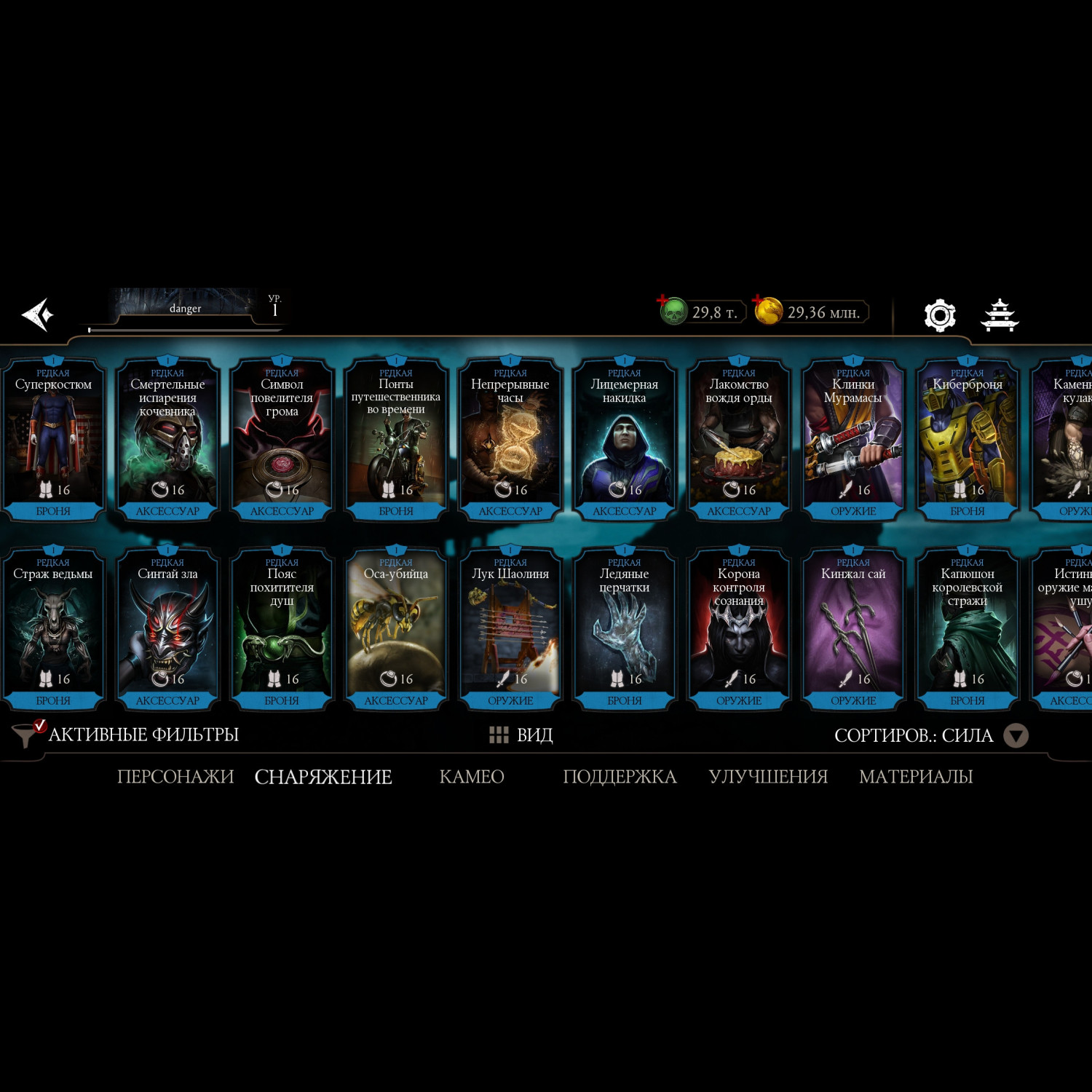Image resolution: width=1092 pixels, height=1092 pixels.
Task: Add more green skull souls
Action: 664,301
